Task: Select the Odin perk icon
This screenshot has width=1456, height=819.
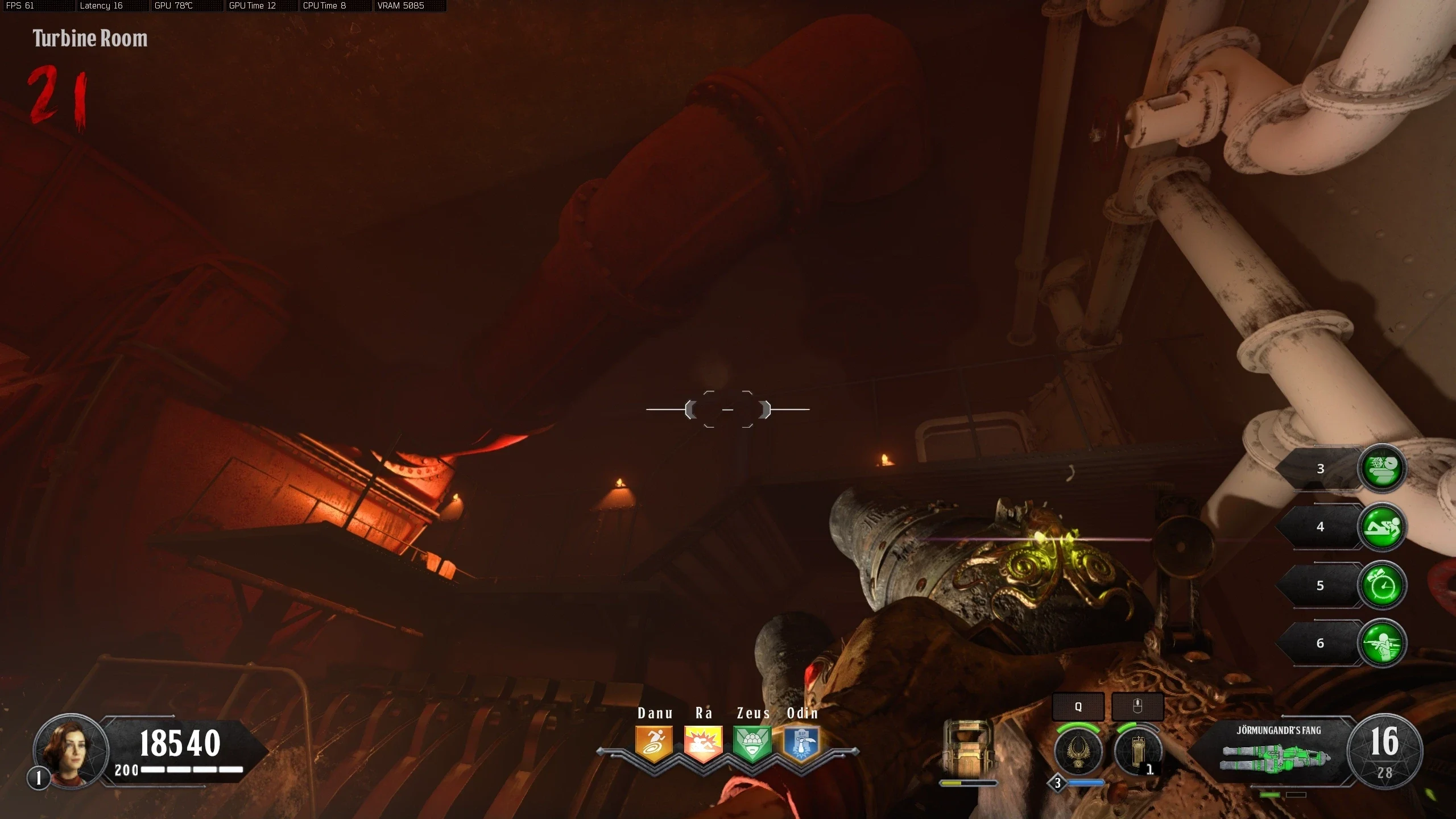Action: 801,743
